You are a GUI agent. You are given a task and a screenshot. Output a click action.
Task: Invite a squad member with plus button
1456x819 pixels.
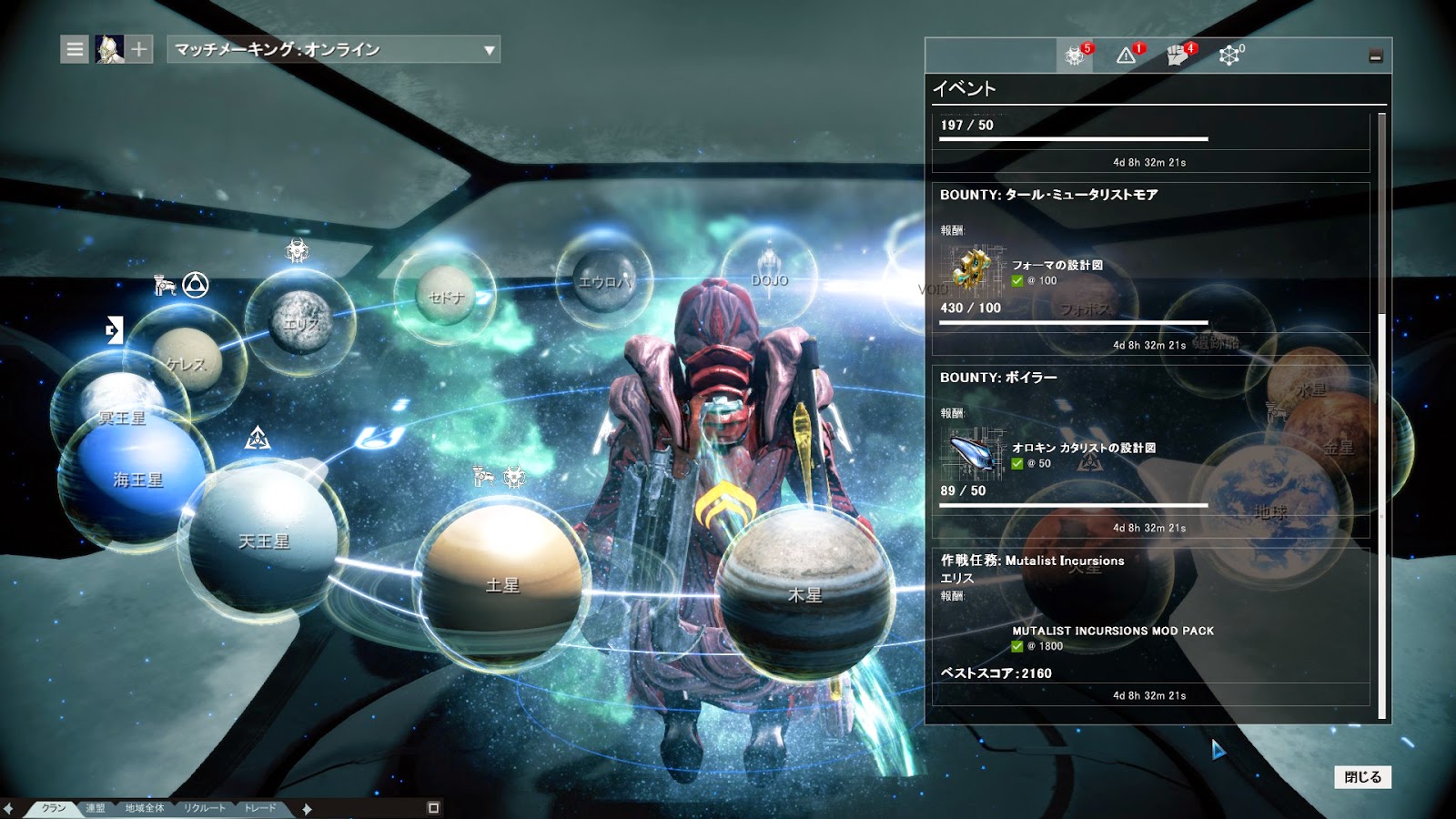coord(139,49)
